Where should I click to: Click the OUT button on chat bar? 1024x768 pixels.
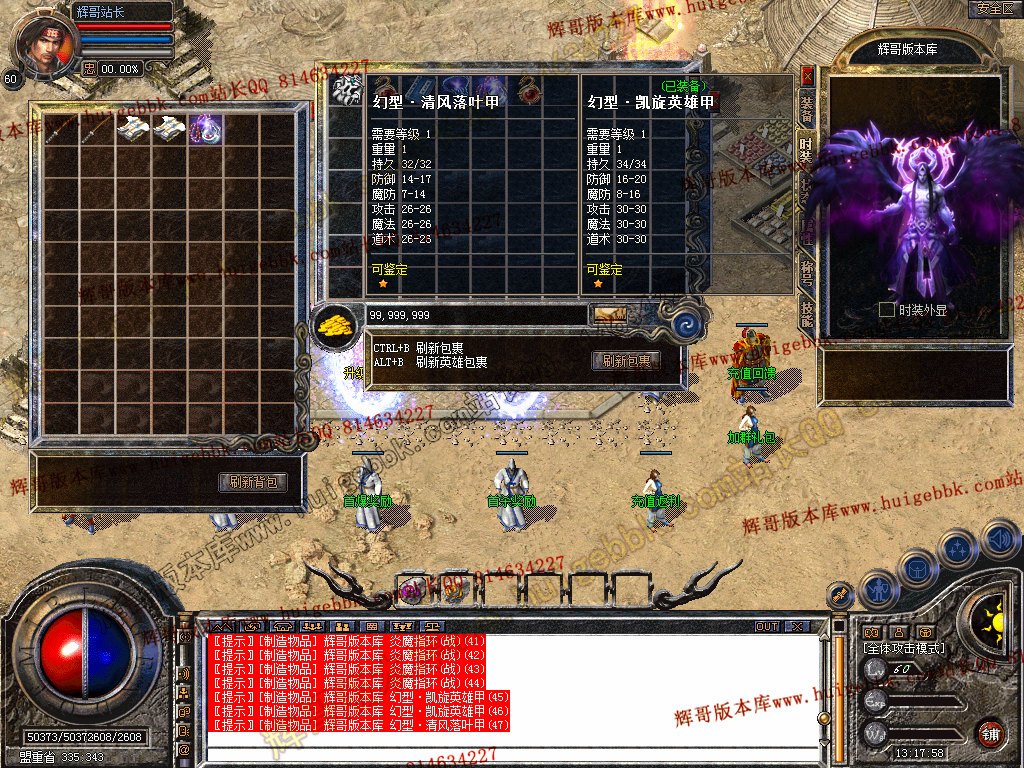pos(767,627)
